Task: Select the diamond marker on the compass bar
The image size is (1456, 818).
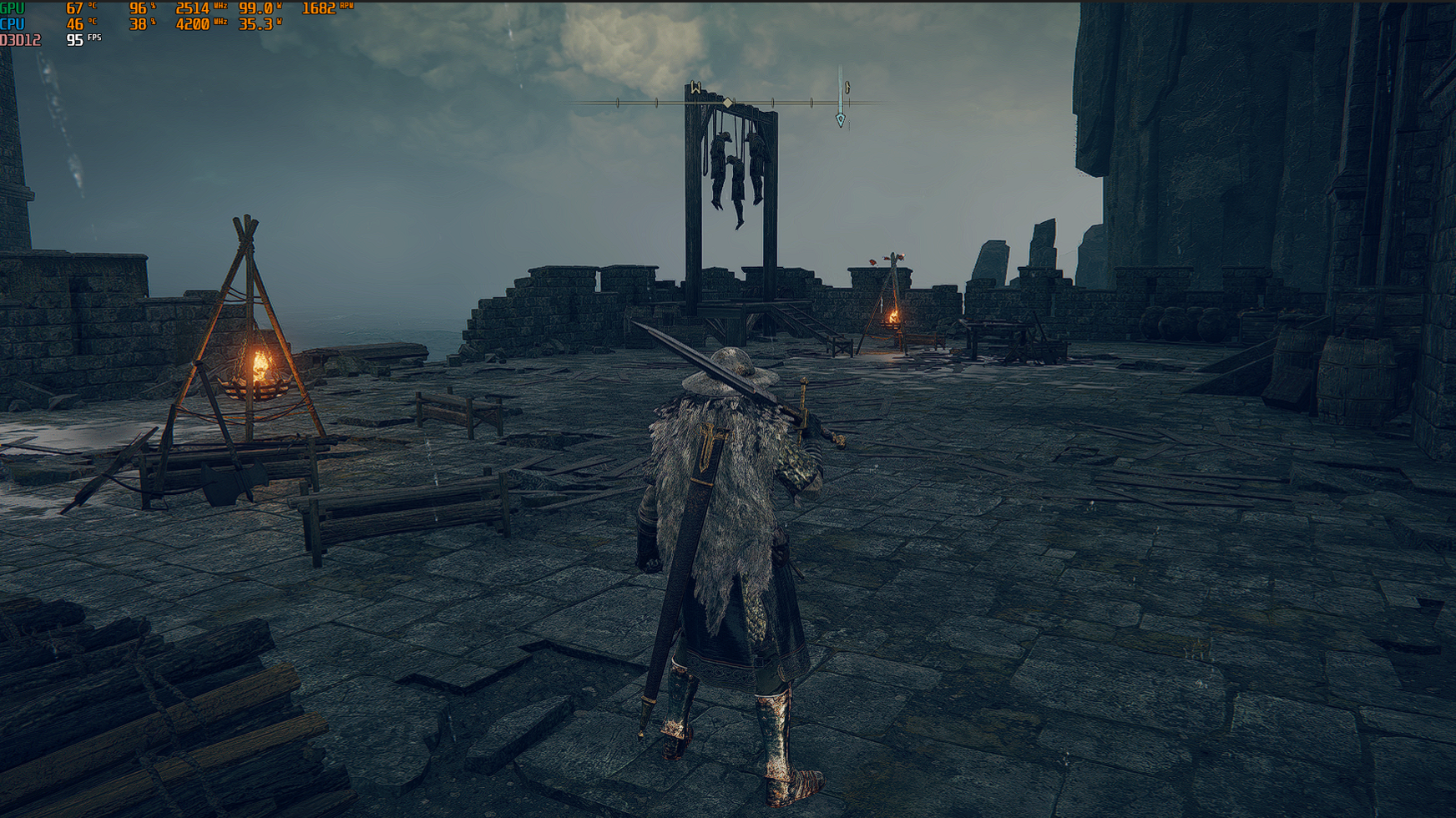Action: pos(728,103)
